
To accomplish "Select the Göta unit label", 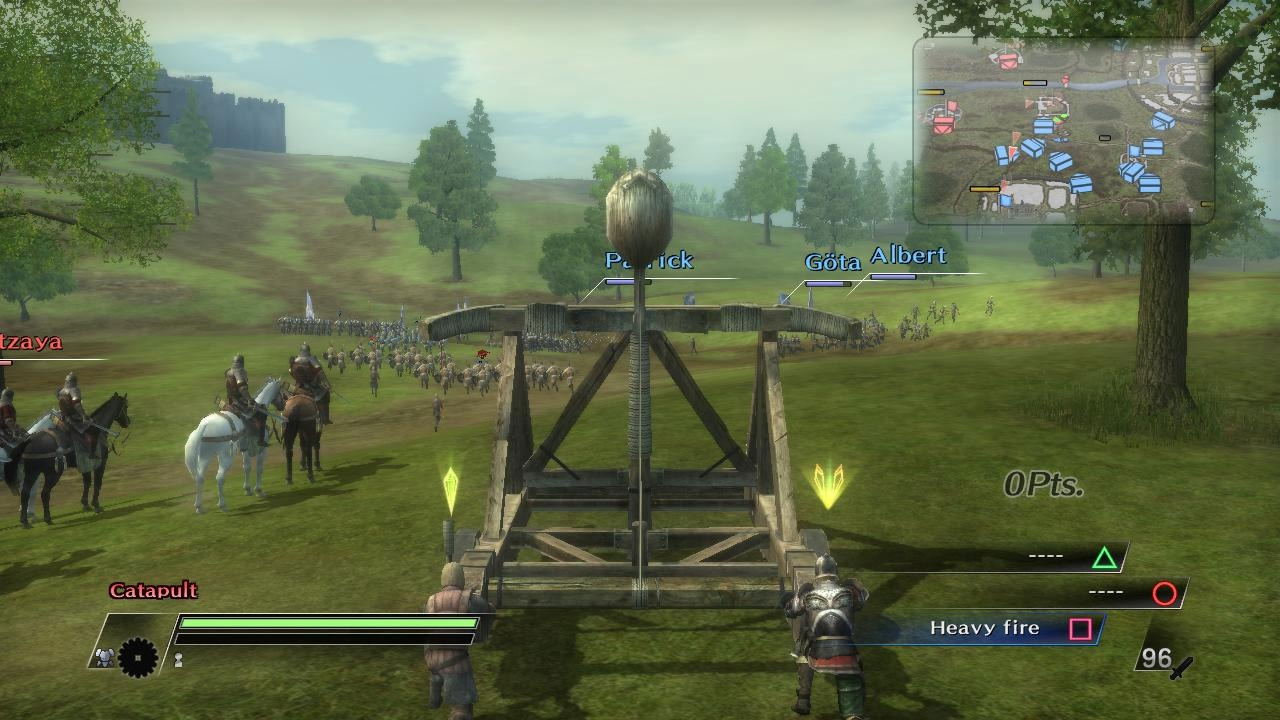I will click(x=832, y=263).
